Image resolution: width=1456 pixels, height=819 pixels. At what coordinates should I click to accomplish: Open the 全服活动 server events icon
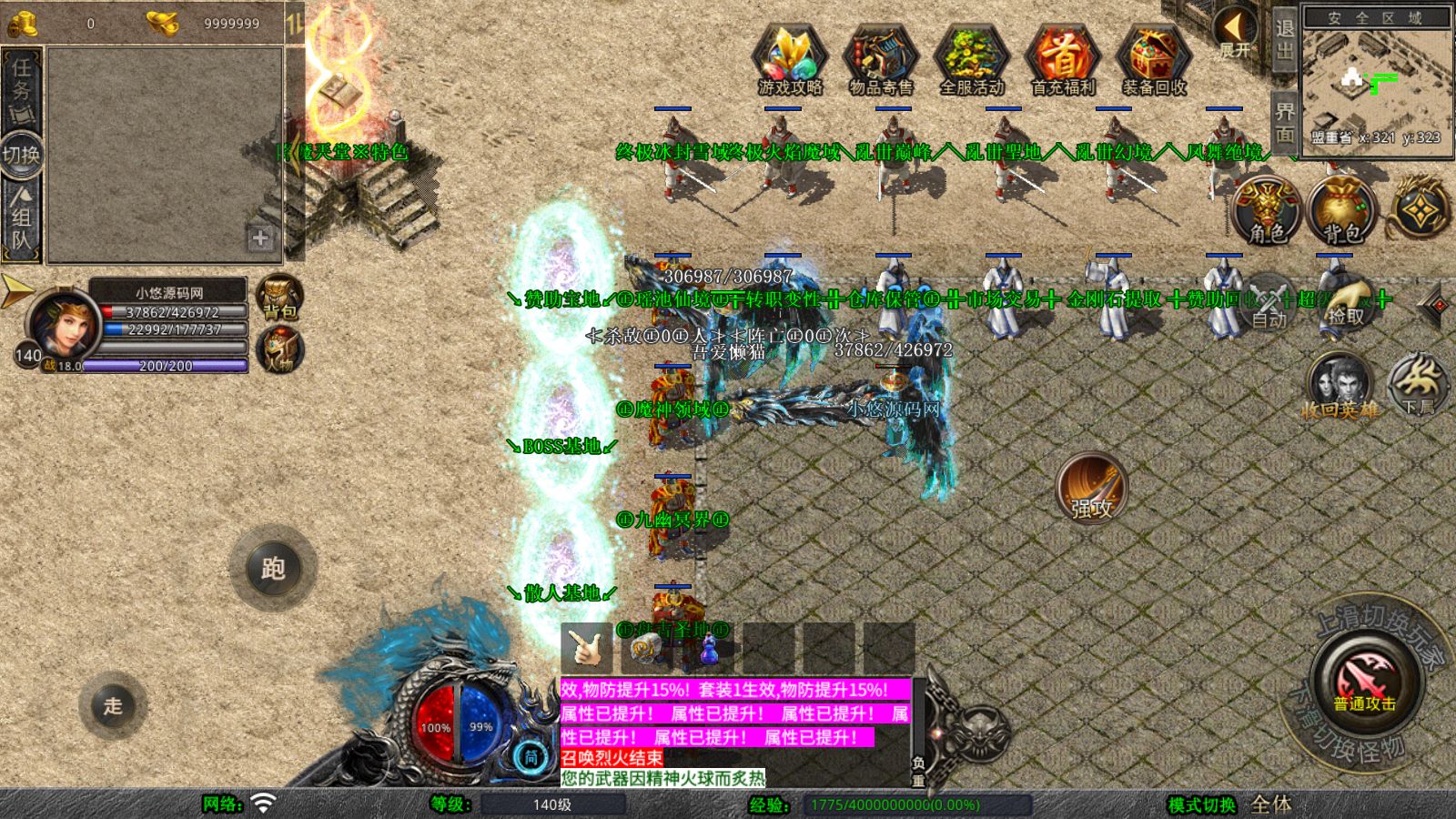971,59
